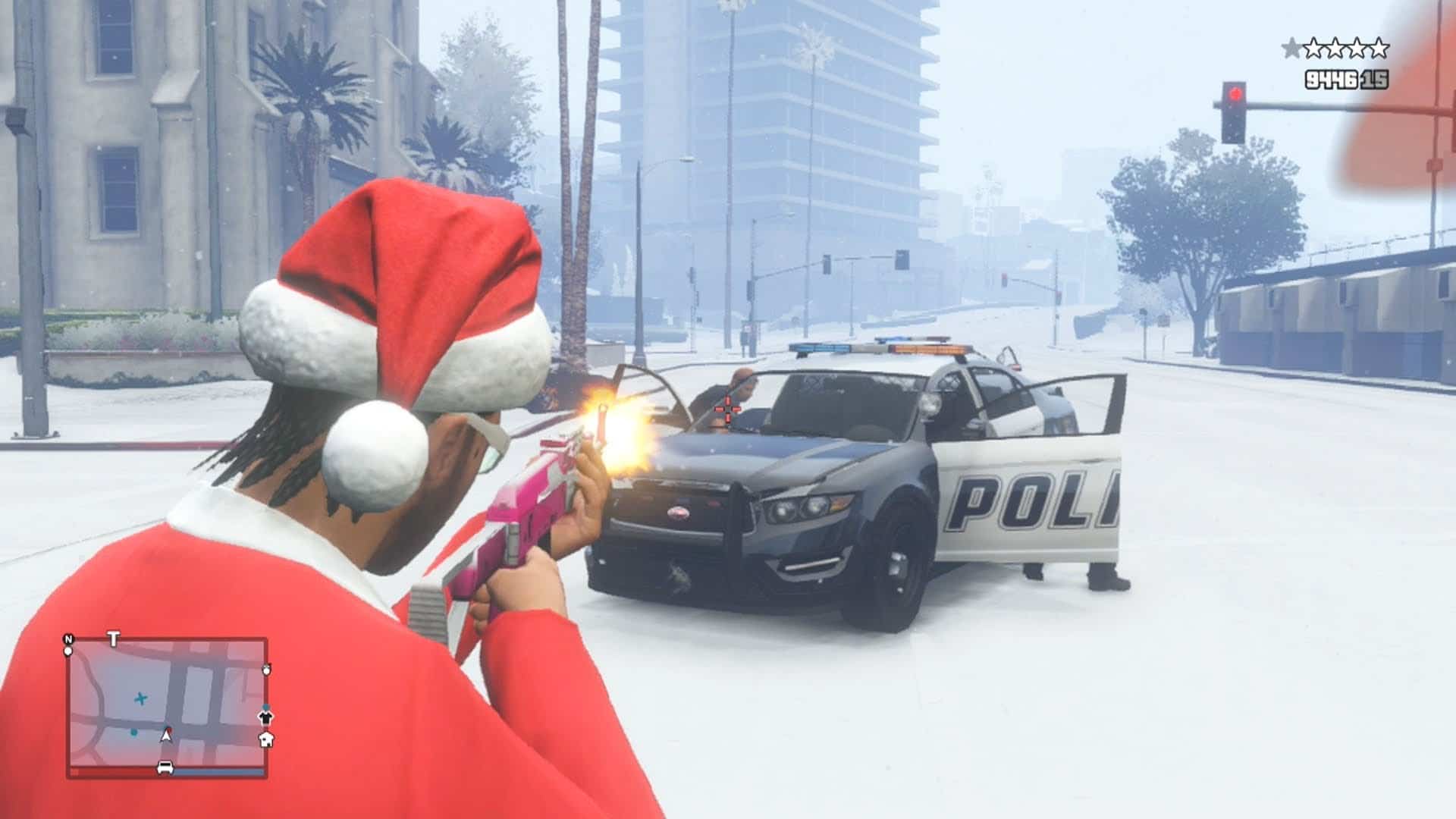This screenshot has width=1456, height=819.
Task: Click the ammo counter reading 9446
Action: pos(1330,79)
